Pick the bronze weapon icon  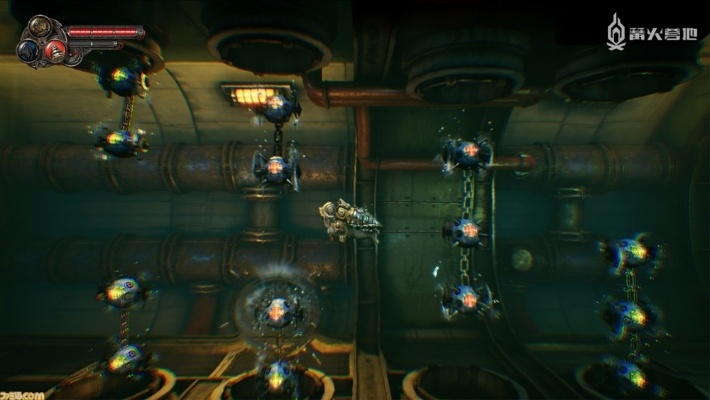point(41,28)
